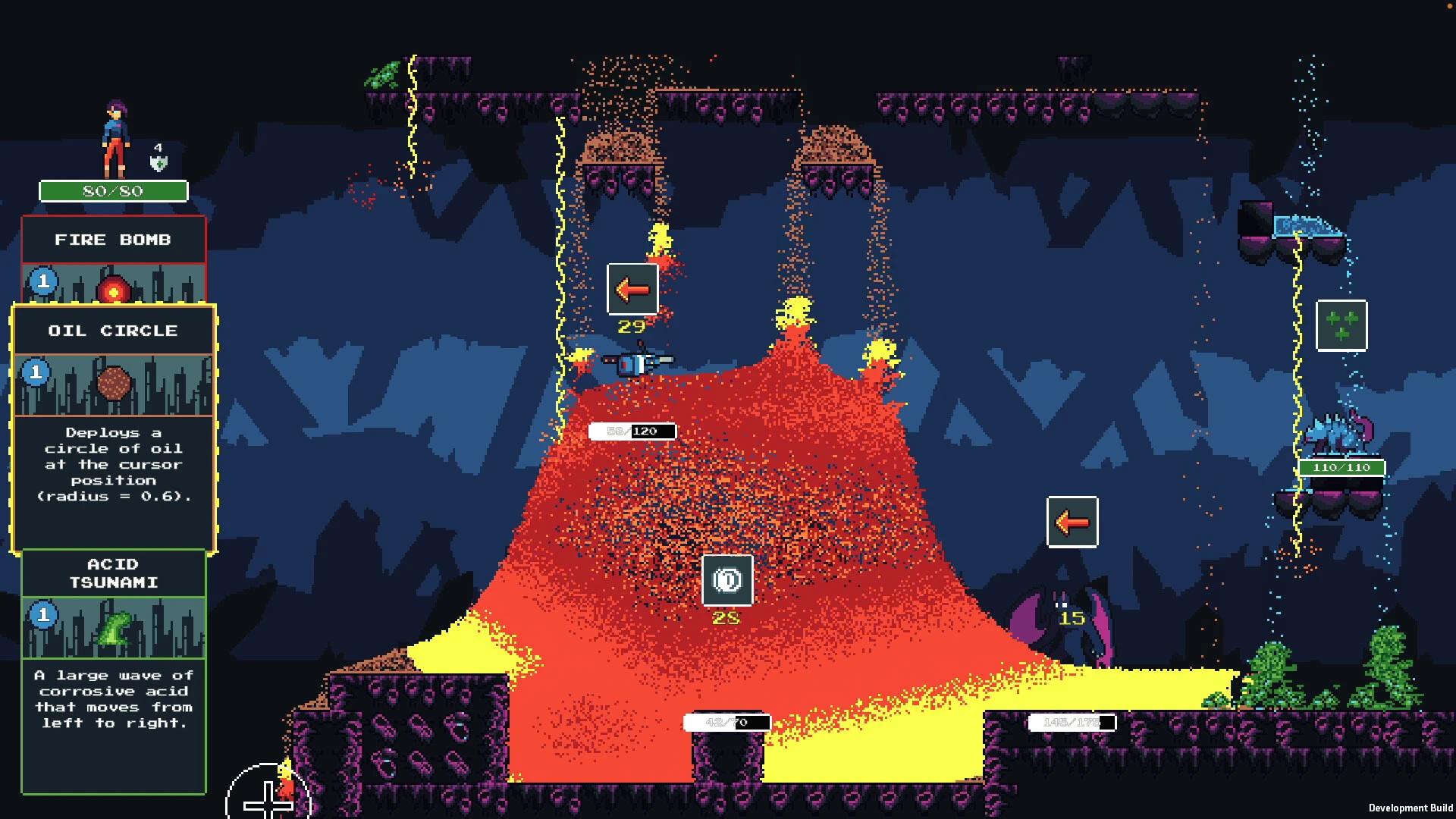This screenshot has width=1456, height=819.
Task: Click the green healing plus icon on the right
Action: coord(1341,327)
